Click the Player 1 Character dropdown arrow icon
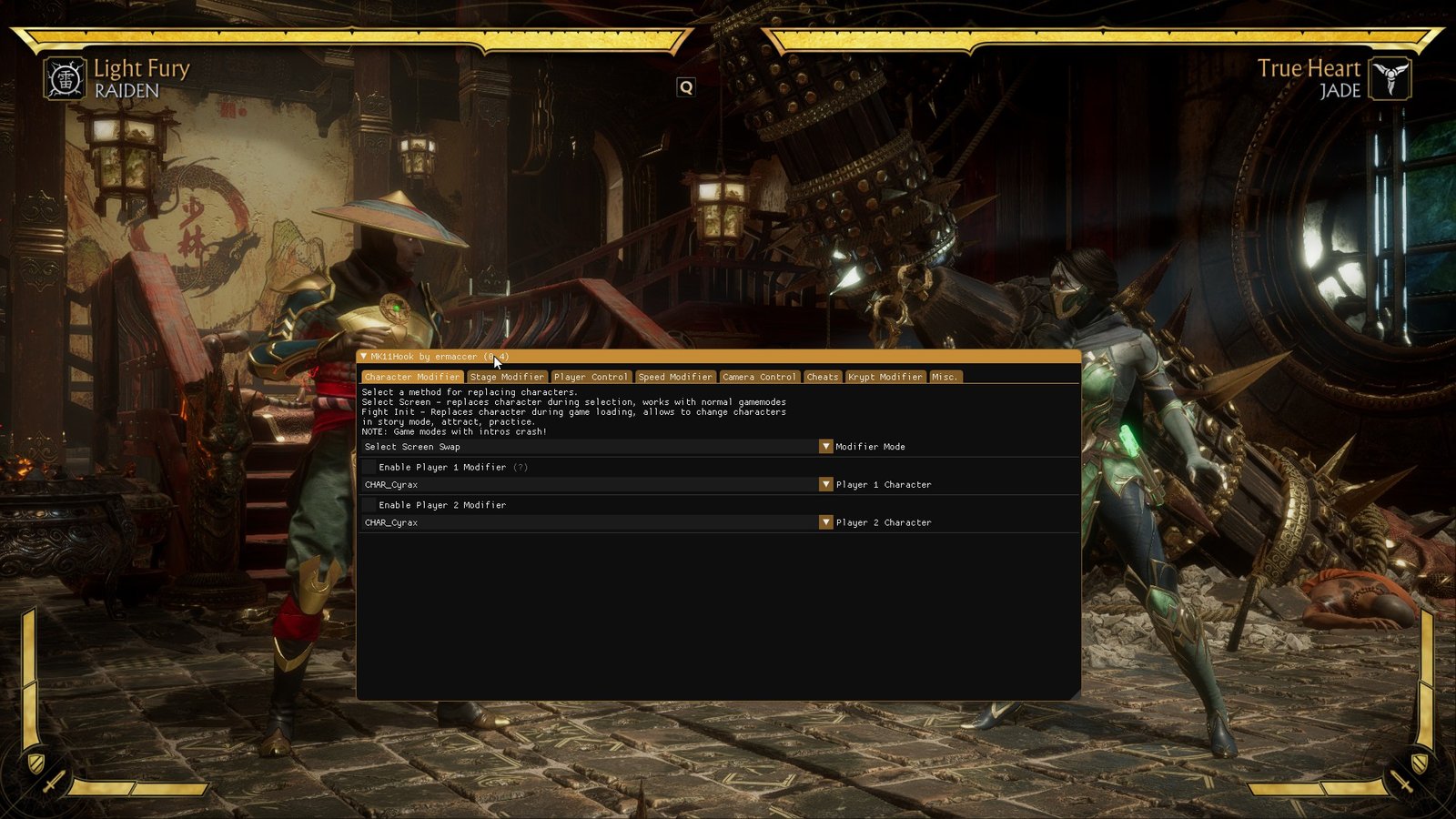 point(826,484)
